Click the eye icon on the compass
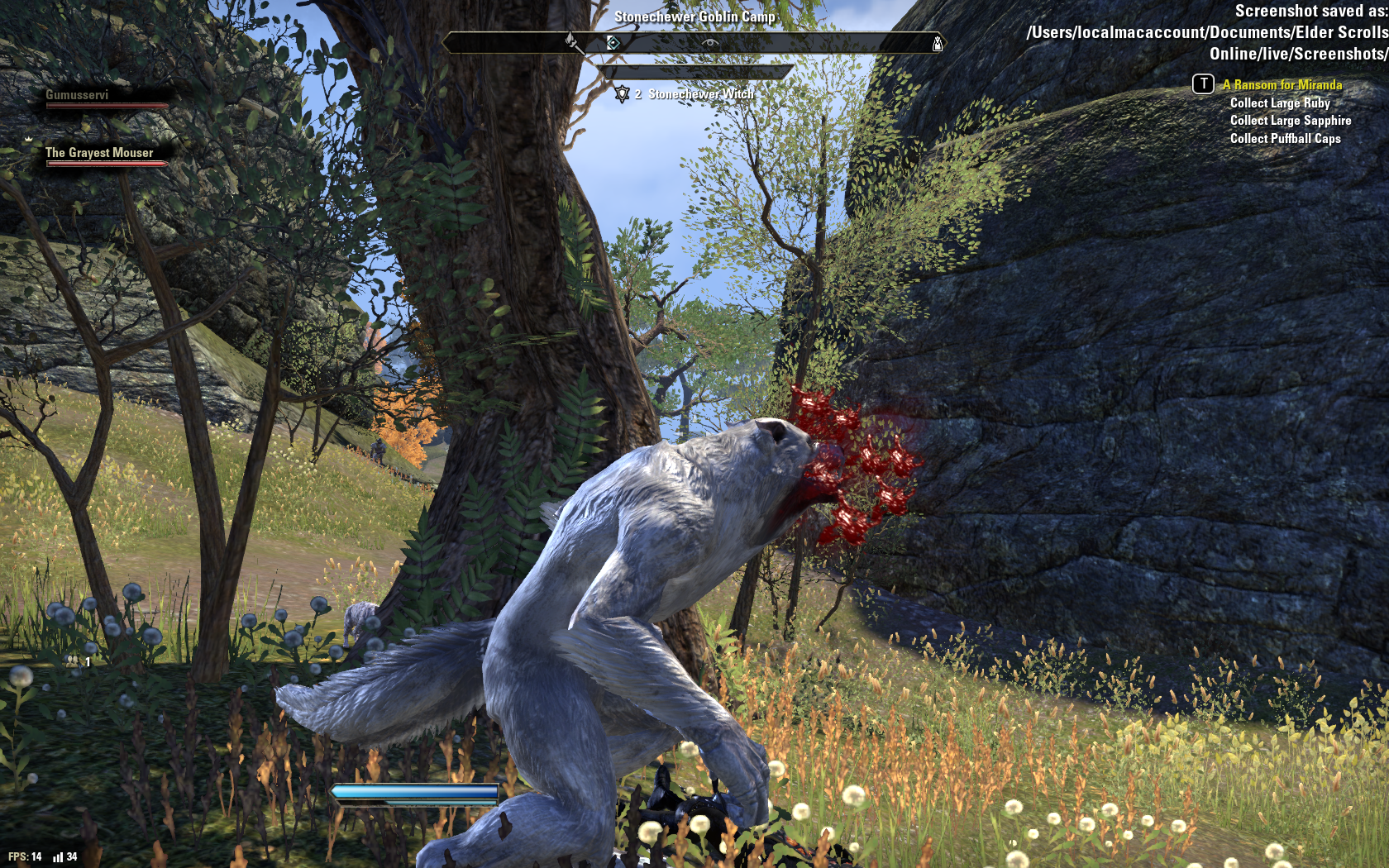The height and width of the screenshot is (868, 1389). click(710, 42)
